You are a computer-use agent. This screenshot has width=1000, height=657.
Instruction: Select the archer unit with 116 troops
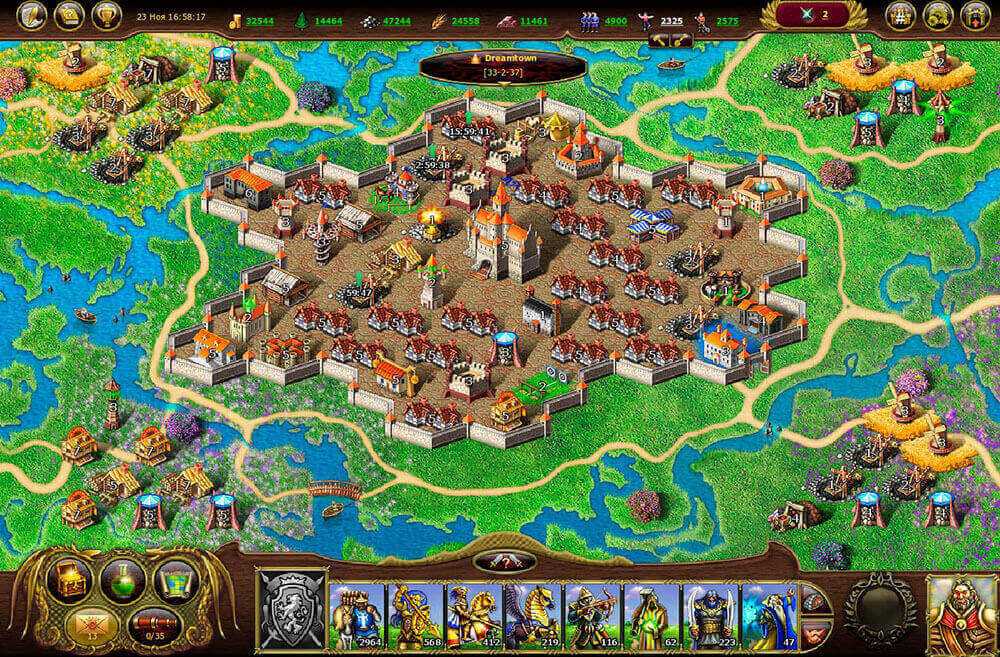(x=593, y=612)
